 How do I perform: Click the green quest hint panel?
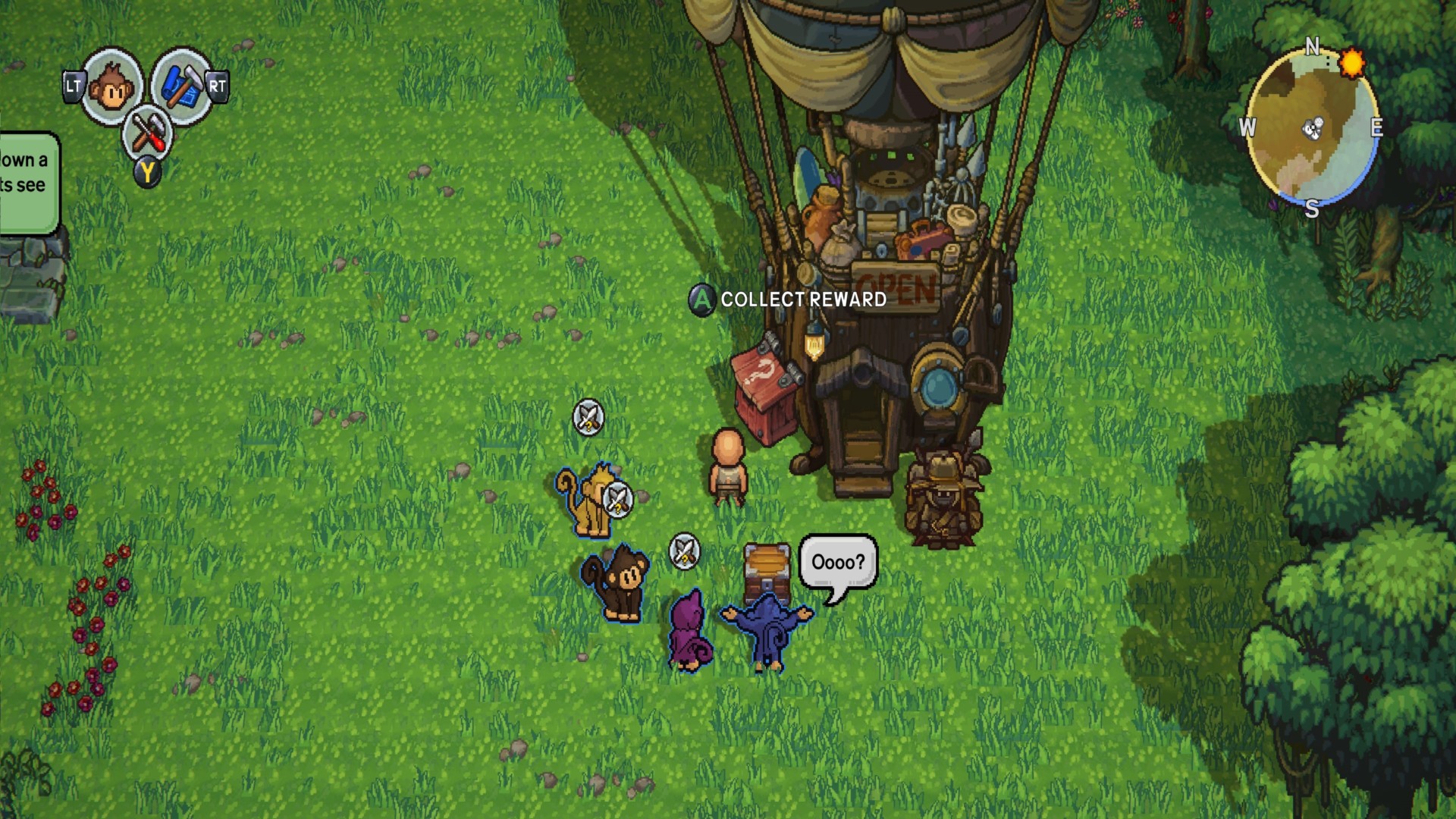(27, 182)
